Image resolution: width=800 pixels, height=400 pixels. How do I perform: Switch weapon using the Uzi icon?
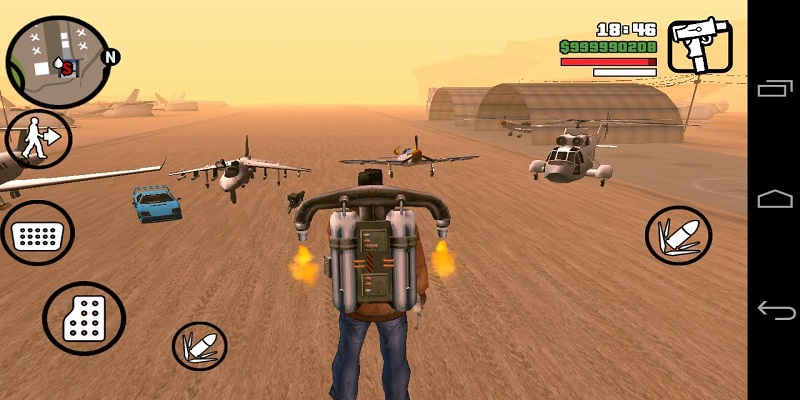pos(699,46)
